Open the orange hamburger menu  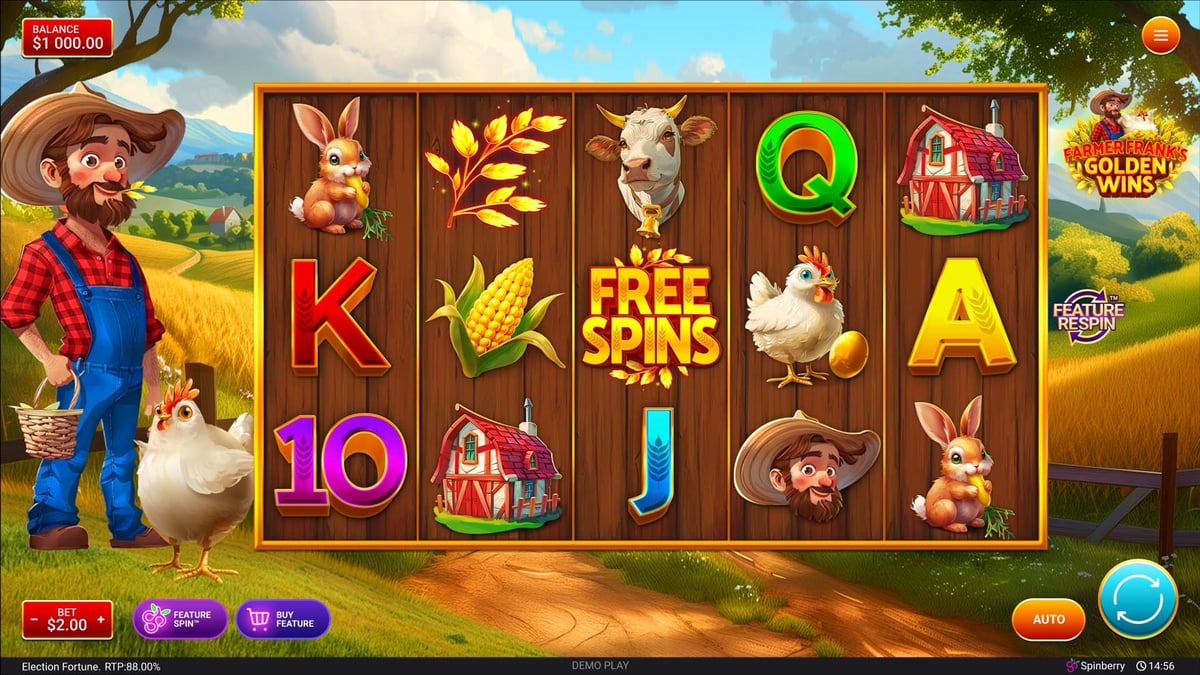click(1160, 36)
